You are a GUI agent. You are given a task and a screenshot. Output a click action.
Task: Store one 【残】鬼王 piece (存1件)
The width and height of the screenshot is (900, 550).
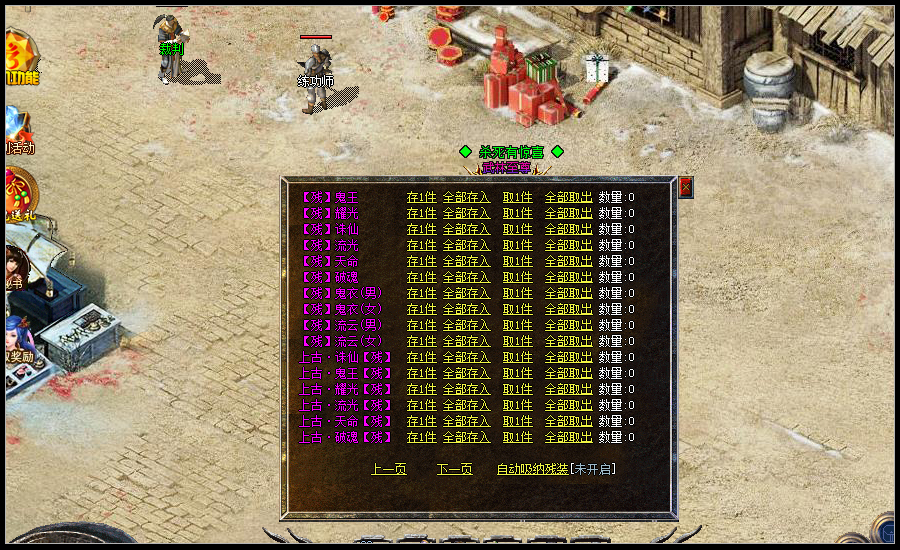click(x=421, y=197)
